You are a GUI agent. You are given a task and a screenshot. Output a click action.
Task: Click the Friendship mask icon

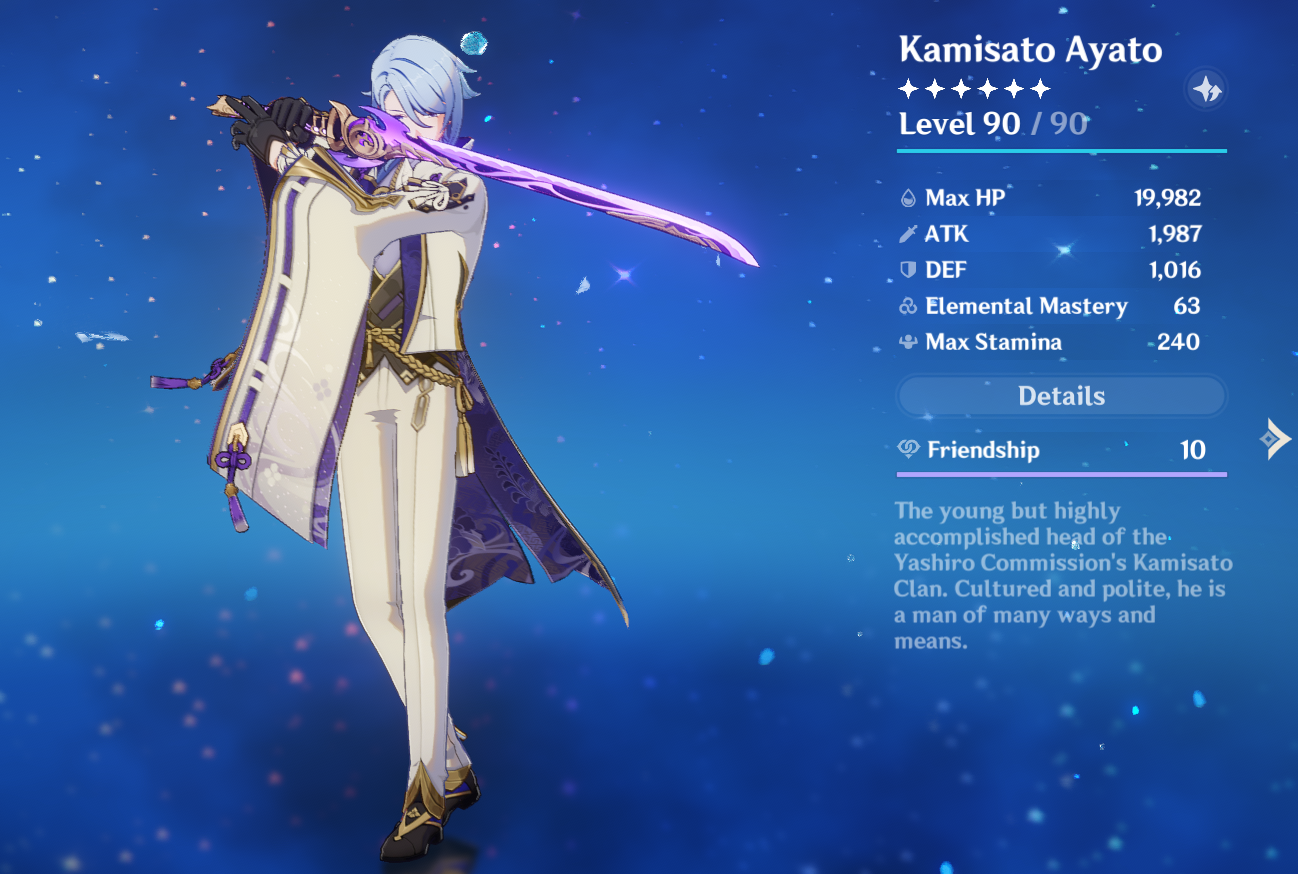click(x=907, y=450)
